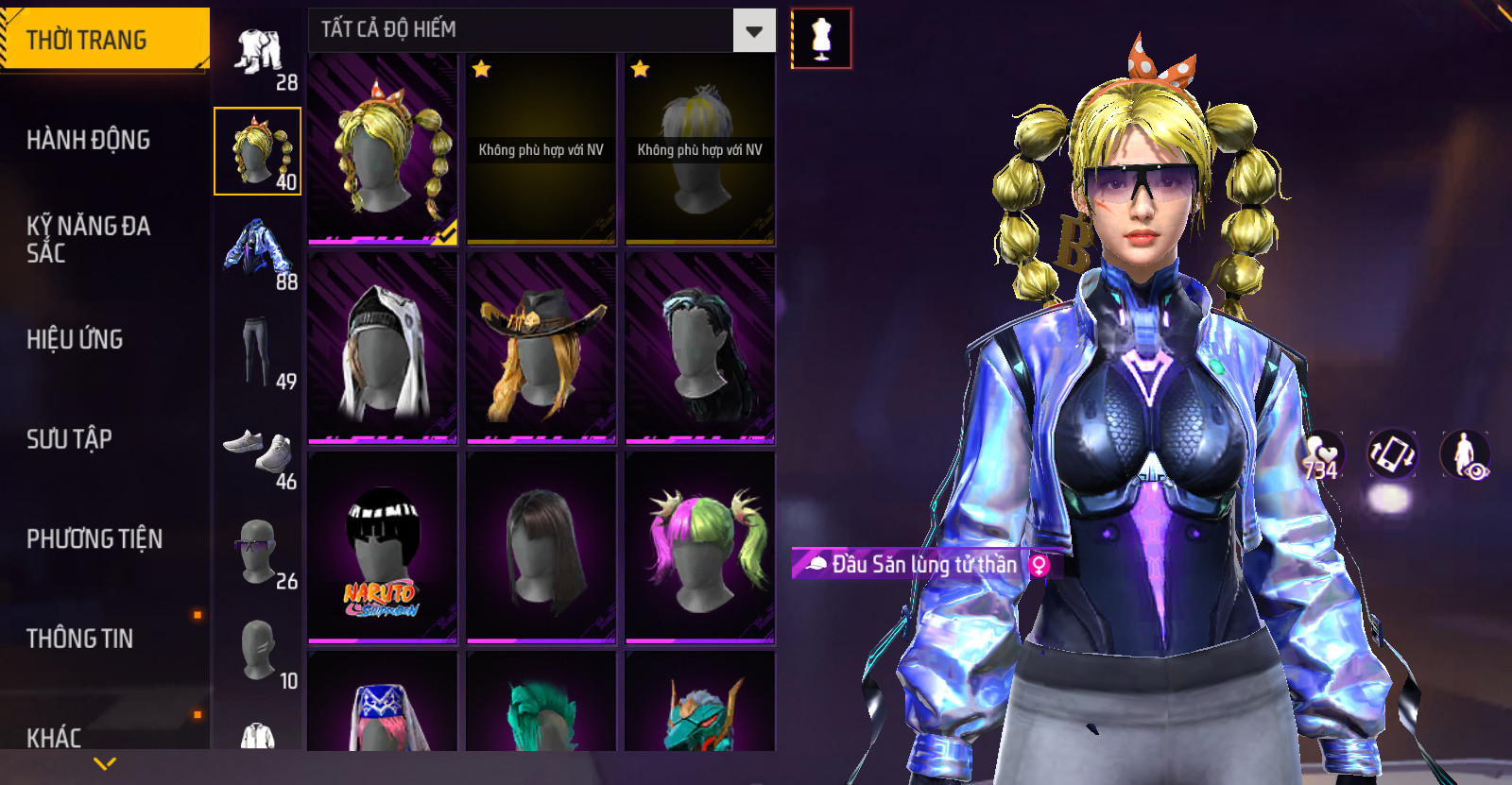Screen dimensions: 1512x785
Task: Open the Phương Tiện category
Action: 94,538
